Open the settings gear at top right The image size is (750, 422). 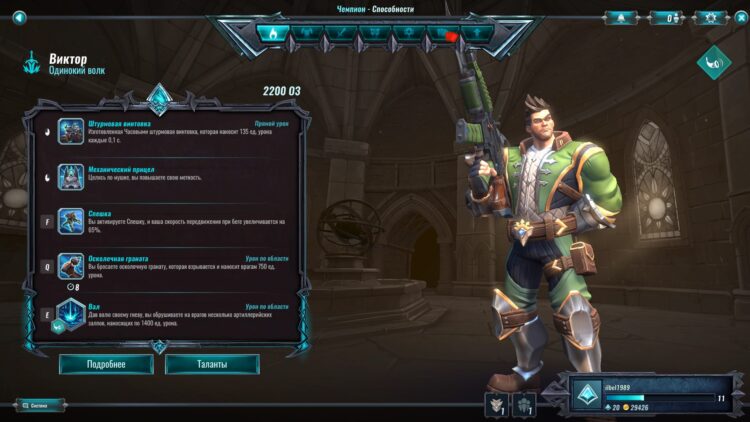point(712,17)
